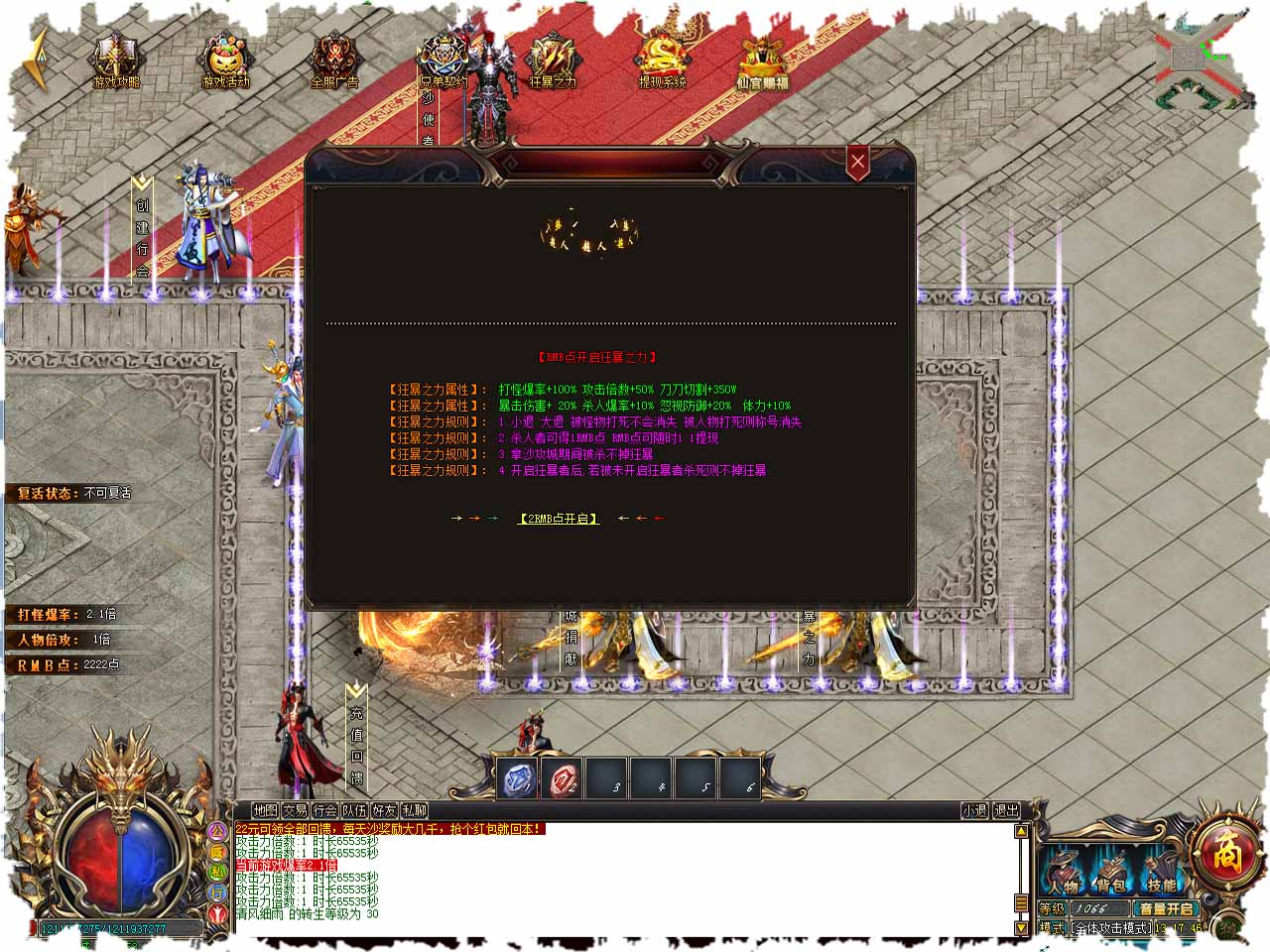The height and width of the screenshot is (952, 1270).
Task: Open the 人物 character panel
Action: click(1063, 875)
